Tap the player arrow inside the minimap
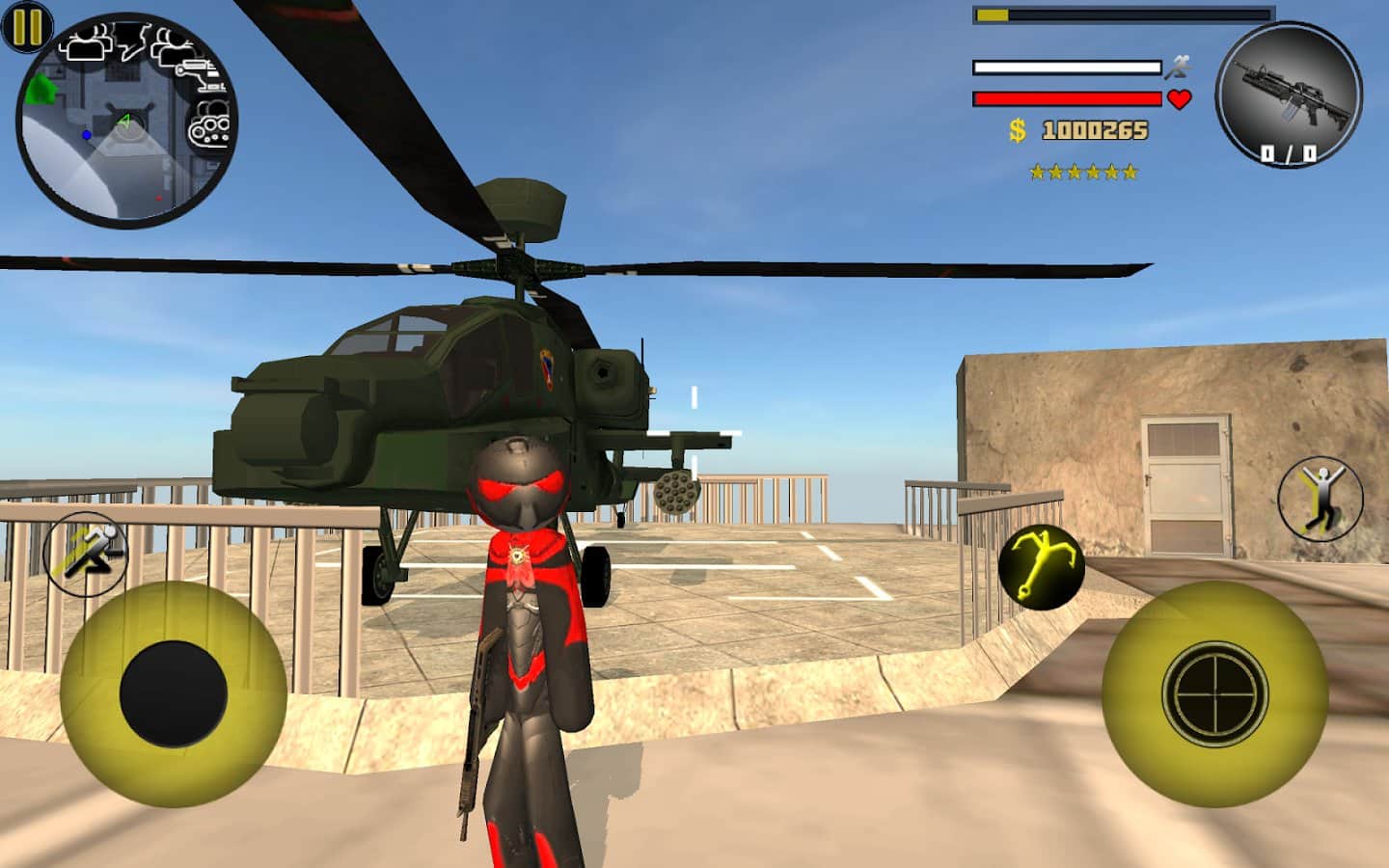The height and width of the screenshot is (868, 1389). click(x=125, y=120)
